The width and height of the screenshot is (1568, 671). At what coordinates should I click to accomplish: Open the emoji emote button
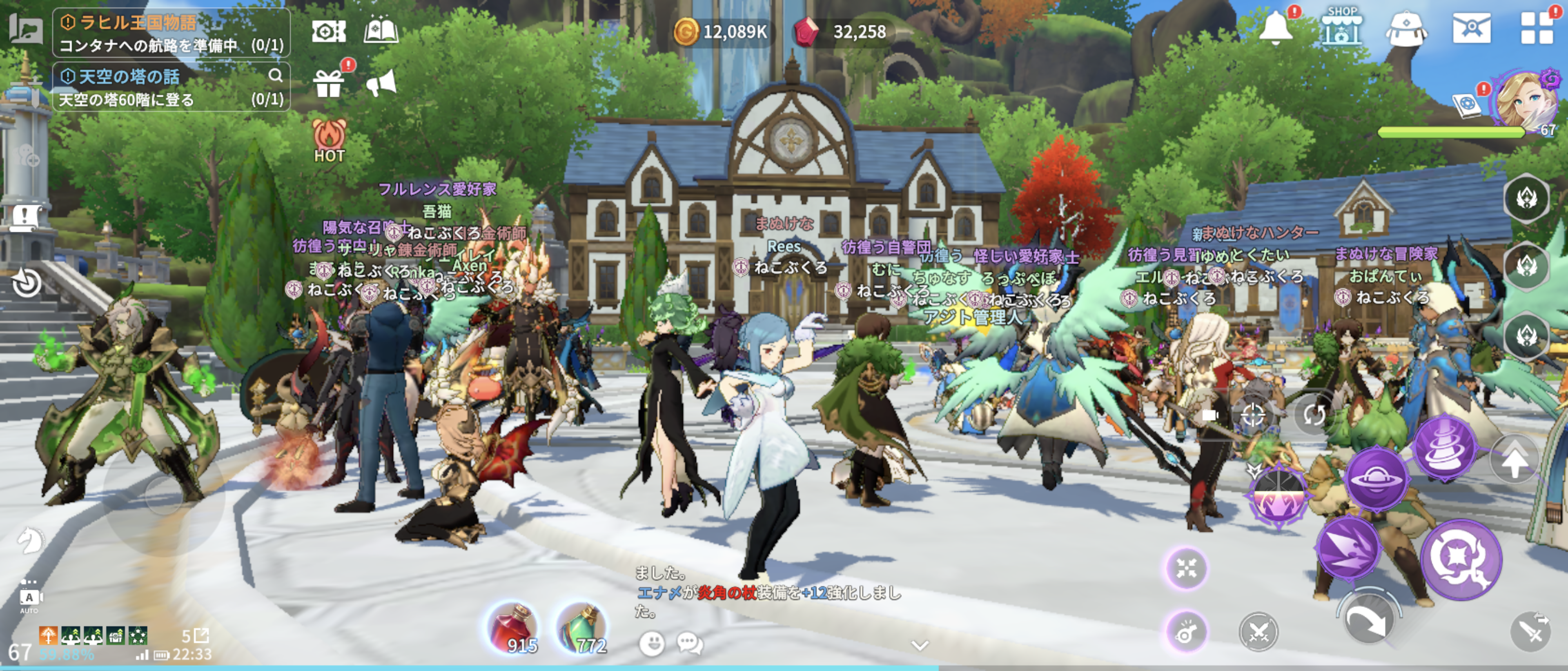coord(652,643)
